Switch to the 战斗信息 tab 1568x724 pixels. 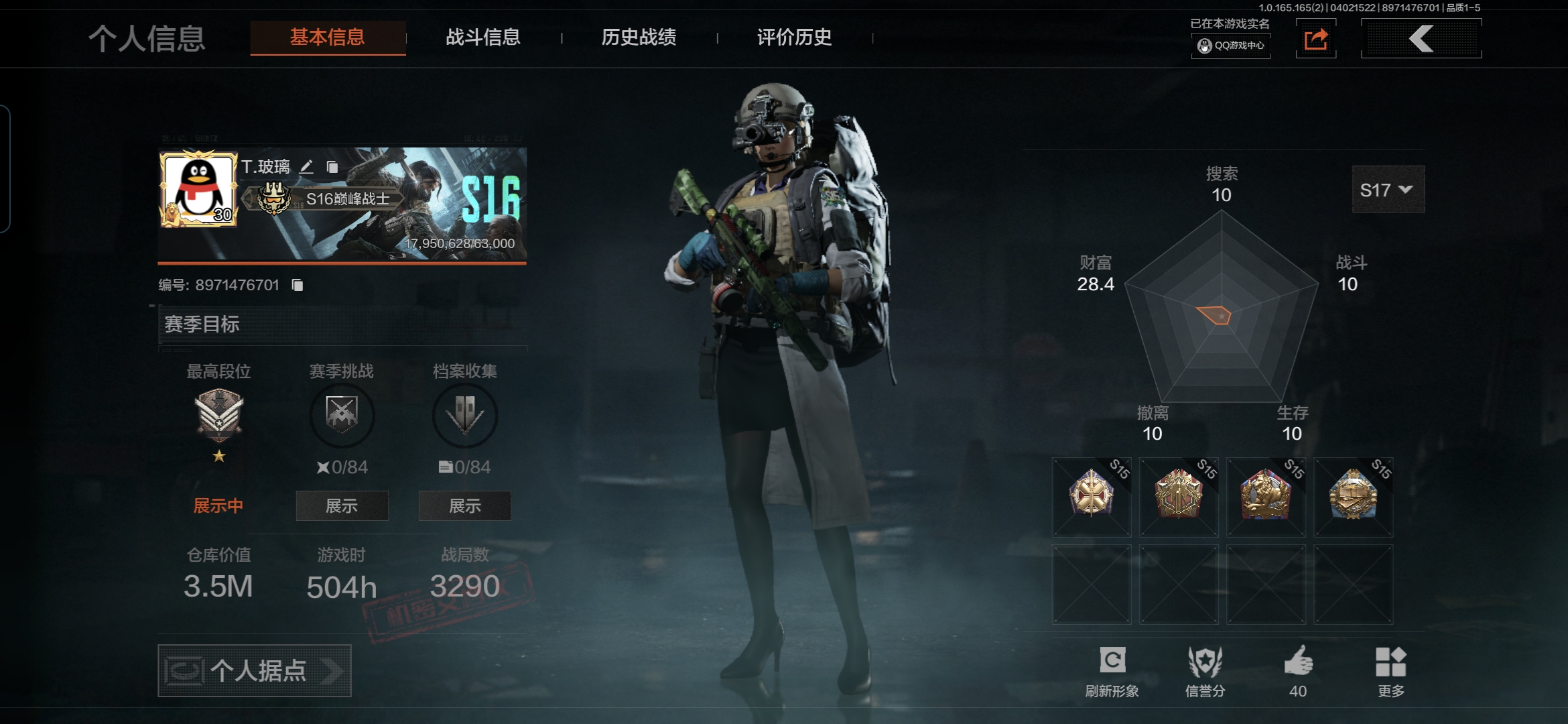click(482, 38)
